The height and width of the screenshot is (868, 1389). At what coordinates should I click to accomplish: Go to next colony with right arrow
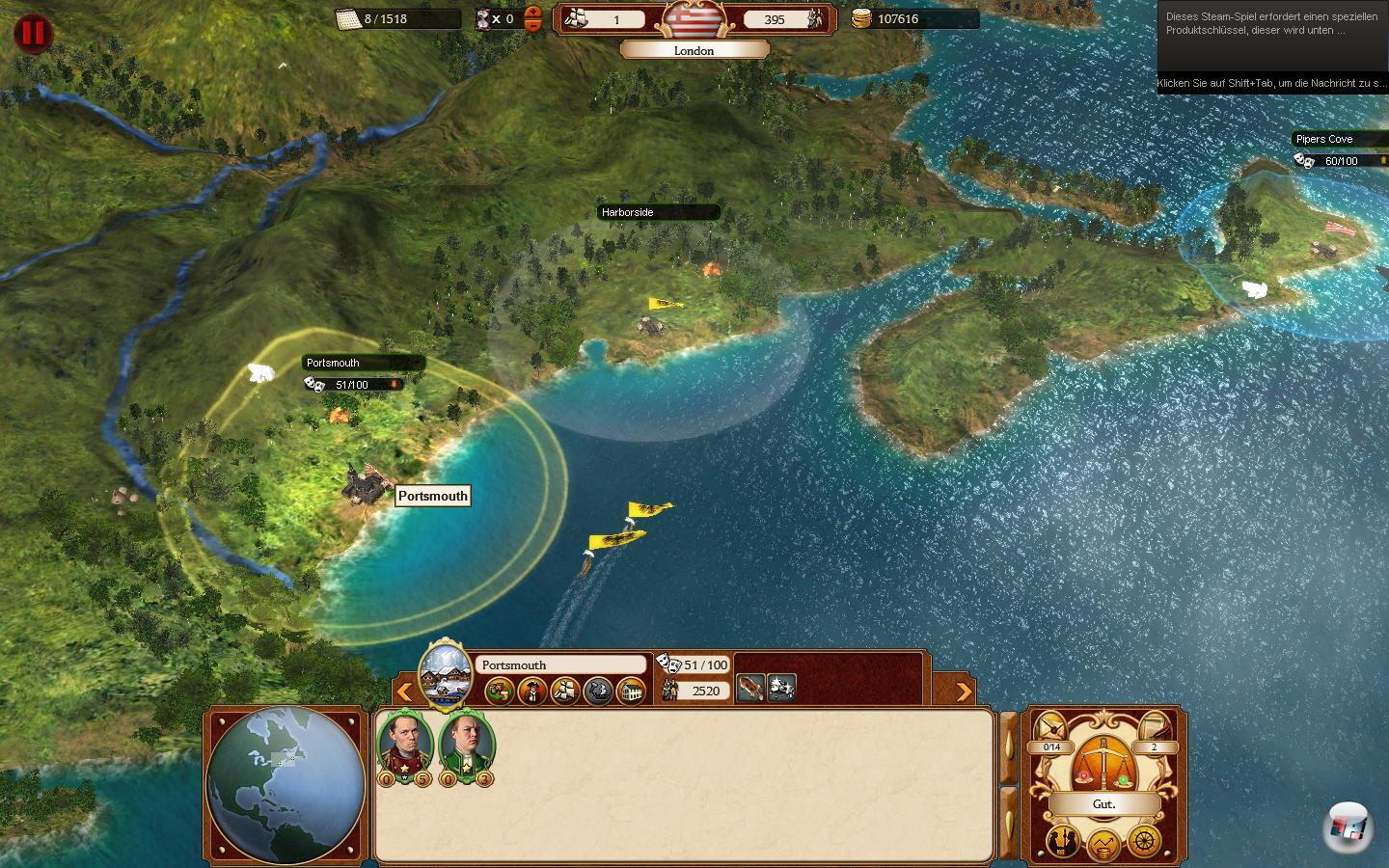click(963, 691)
